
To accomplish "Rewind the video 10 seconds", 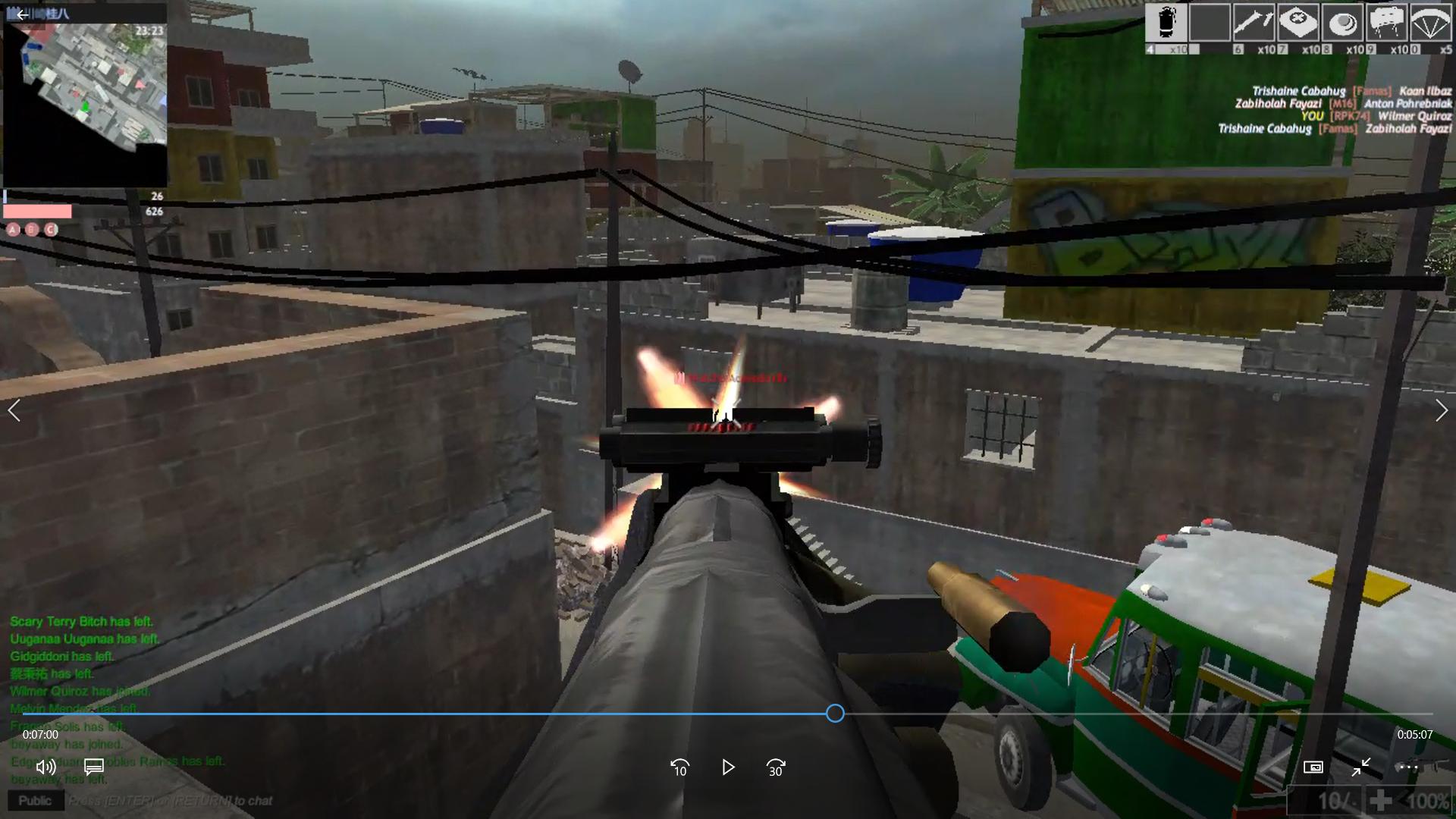I will coord(680,767).
